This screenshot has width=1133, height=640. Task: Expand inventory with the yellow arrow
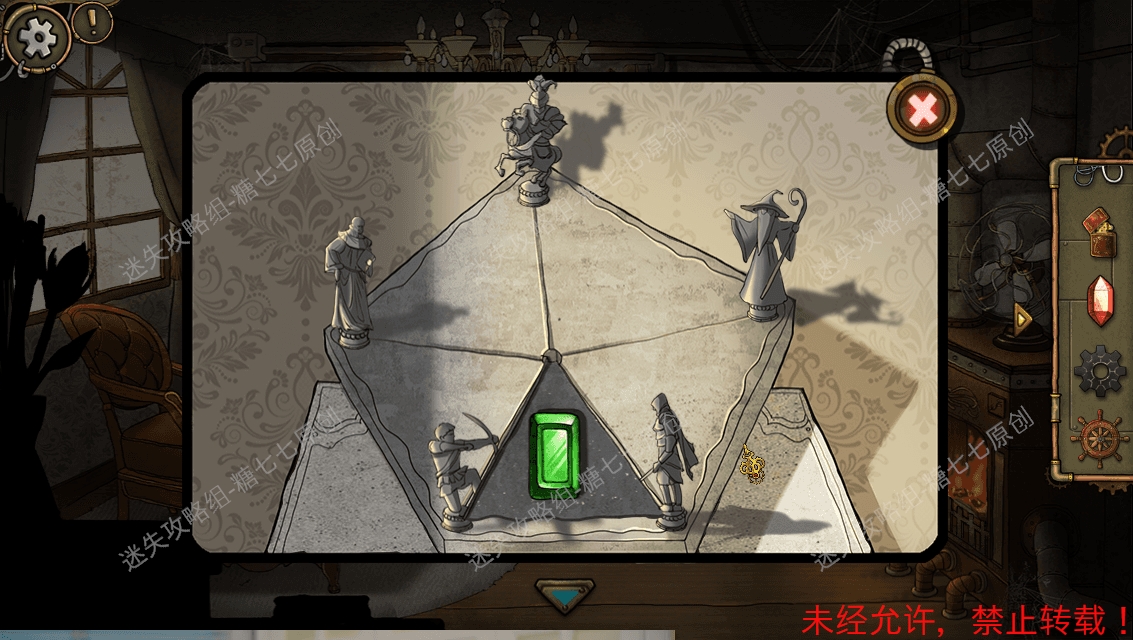[1022, 319]
